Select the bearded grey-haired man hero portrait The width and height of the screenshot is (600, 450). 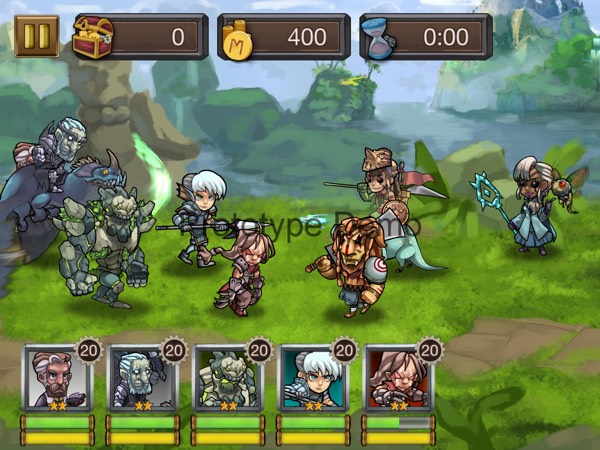pos(57,379)
